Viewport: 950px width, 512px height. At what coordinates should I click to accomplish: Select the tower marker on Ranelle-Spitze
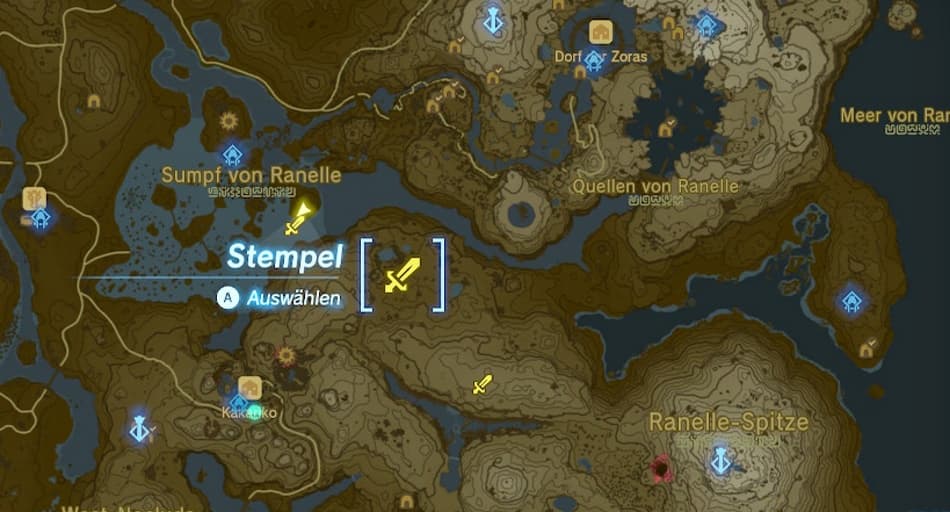pos(718,461)
